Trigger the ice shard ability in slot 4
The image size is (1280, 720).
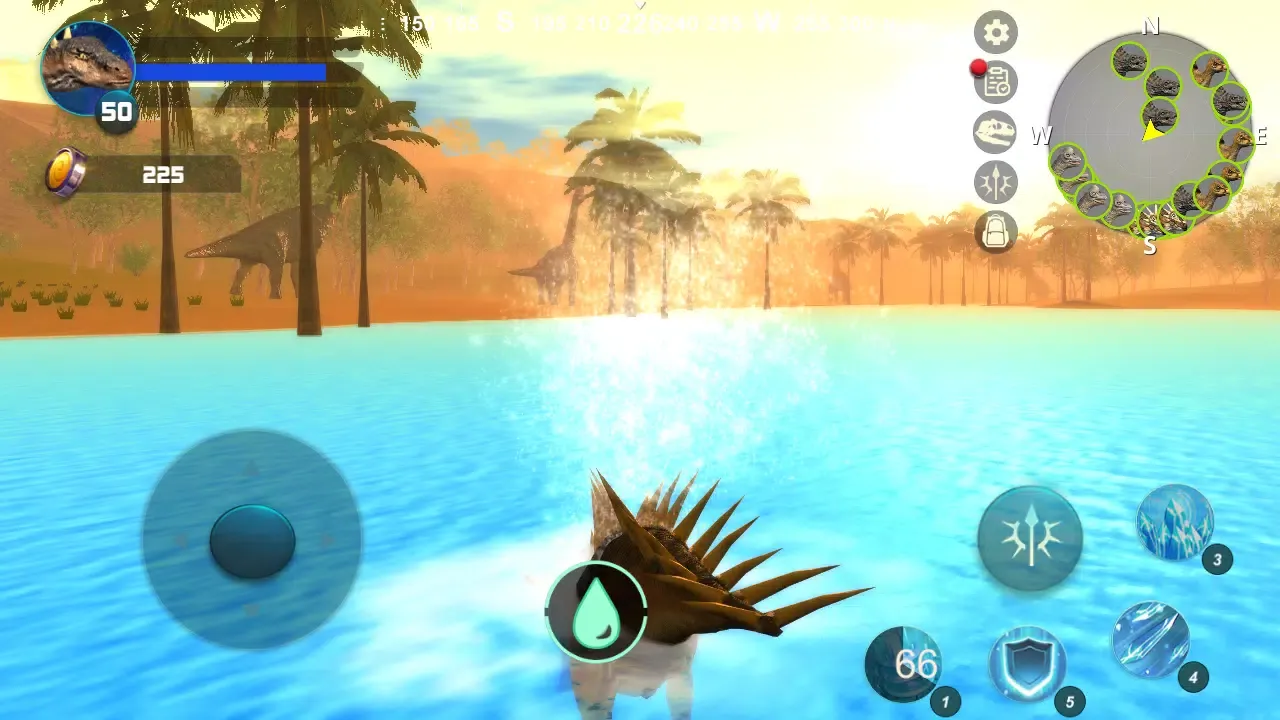1152,641
